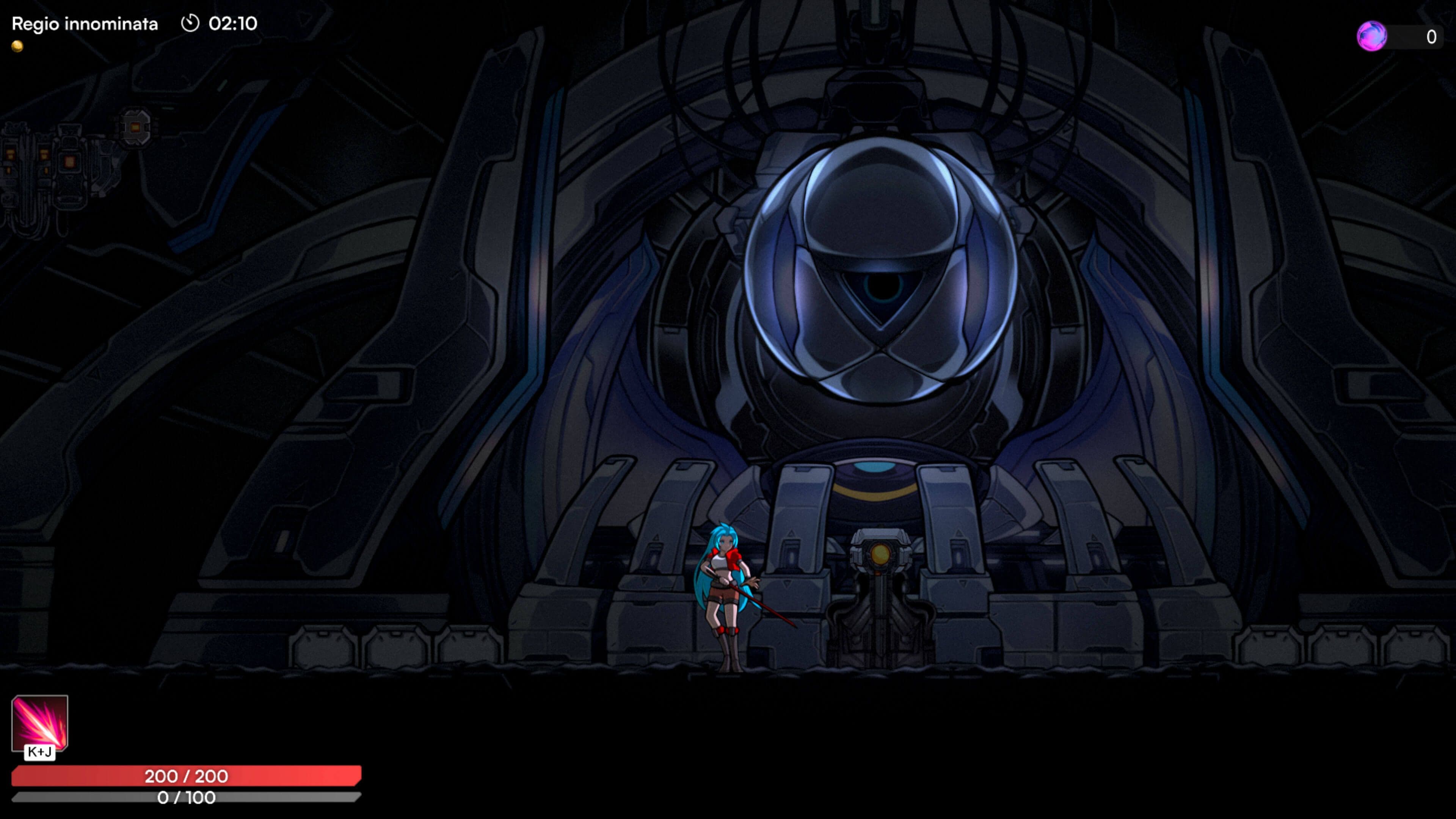Click the gold orb under the region name
This screenshot has width=1456, height=819.
[x=17, y=46]
